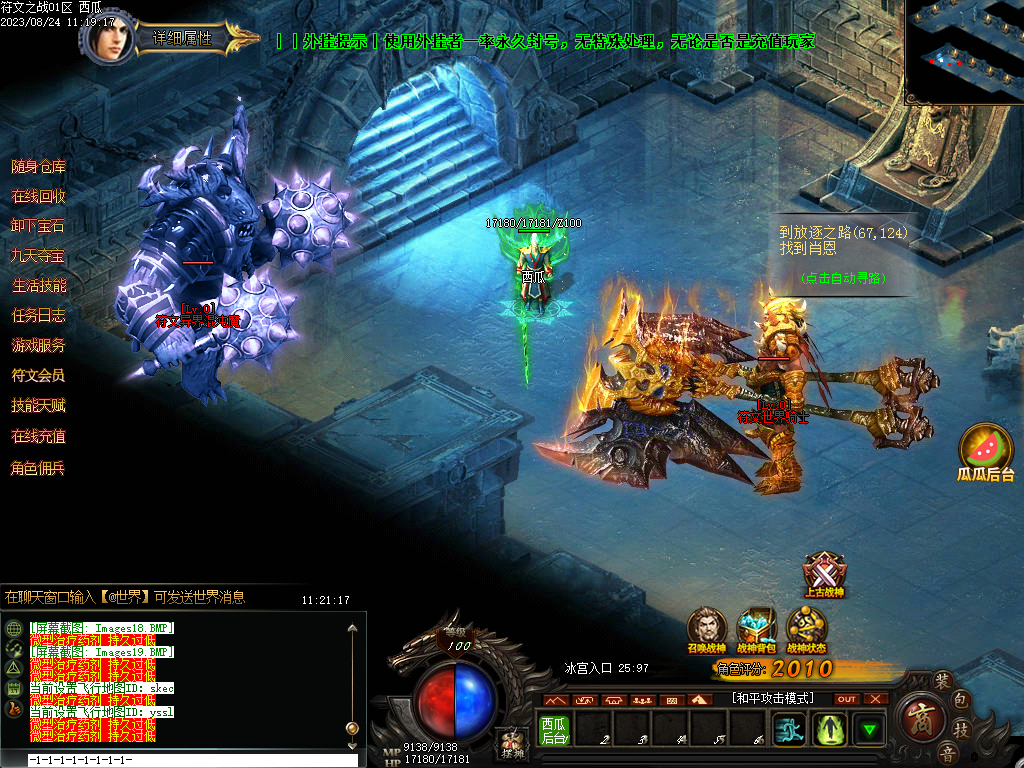Click the chat text input field
The width and height of the screenshot is (1024, 768).
[190, 761]
